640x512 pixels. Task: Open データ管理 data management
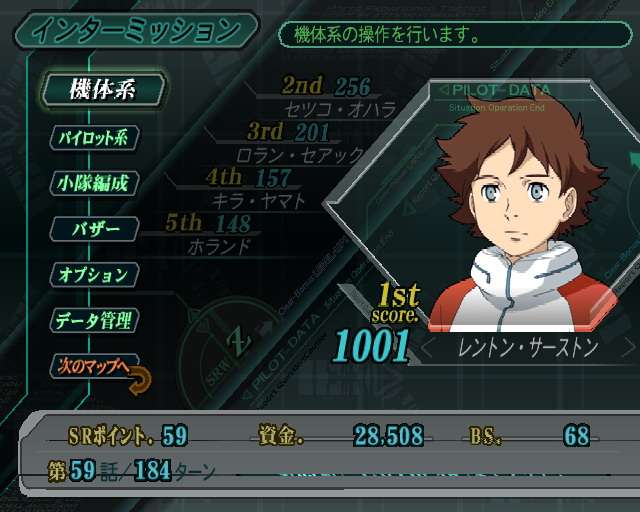[93, 320]
